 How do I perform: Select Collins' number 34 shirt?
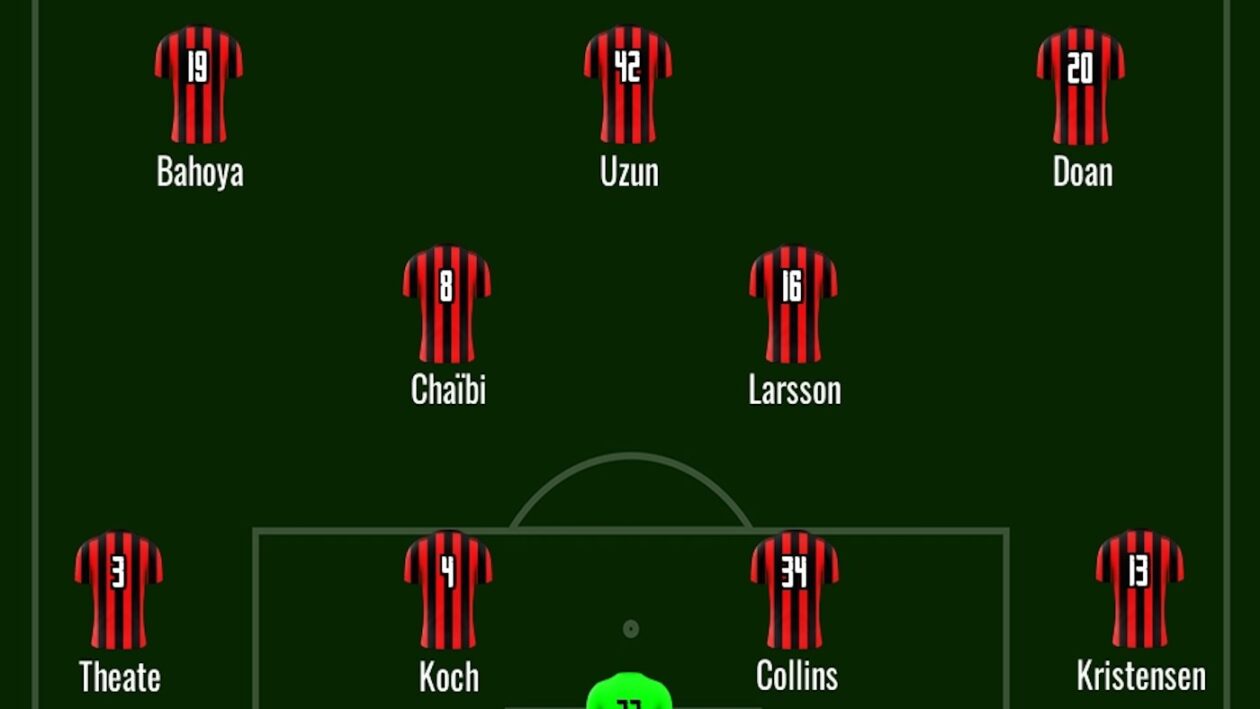tap(795, 589)
